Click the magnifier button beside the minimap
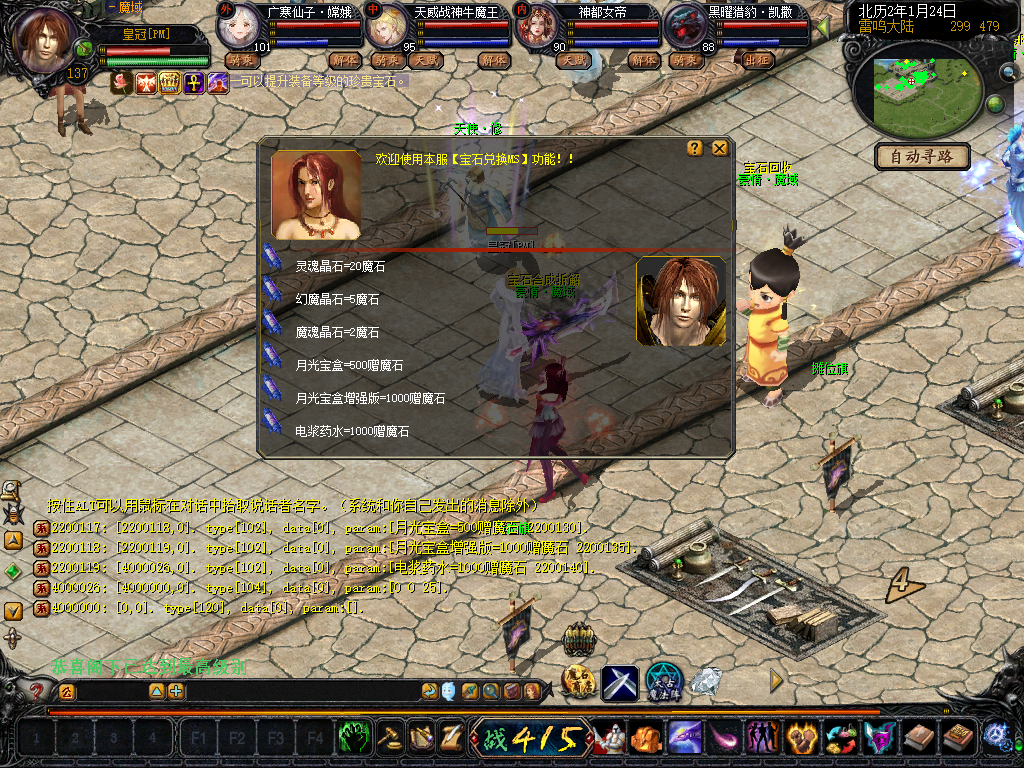 point(1007,72)
